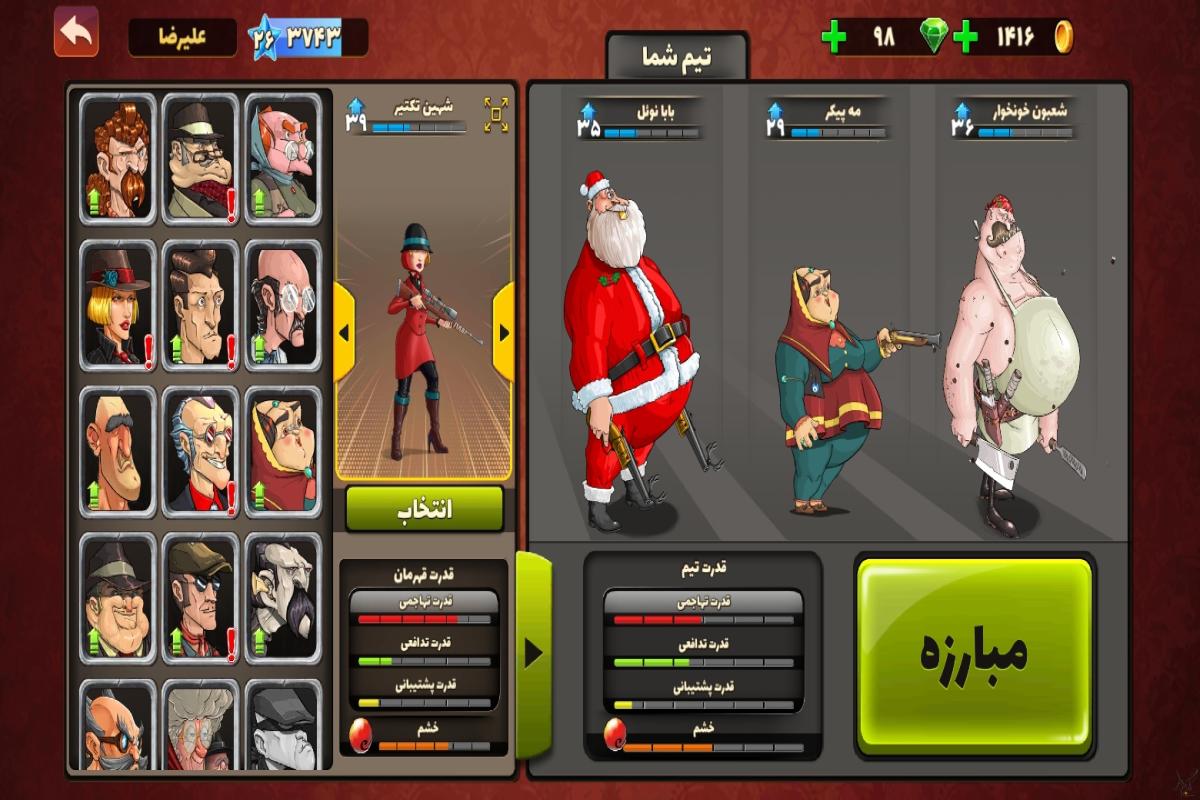Open the تیم شما tab
This screenshot has width=1200, height=800.
point(677,57)
